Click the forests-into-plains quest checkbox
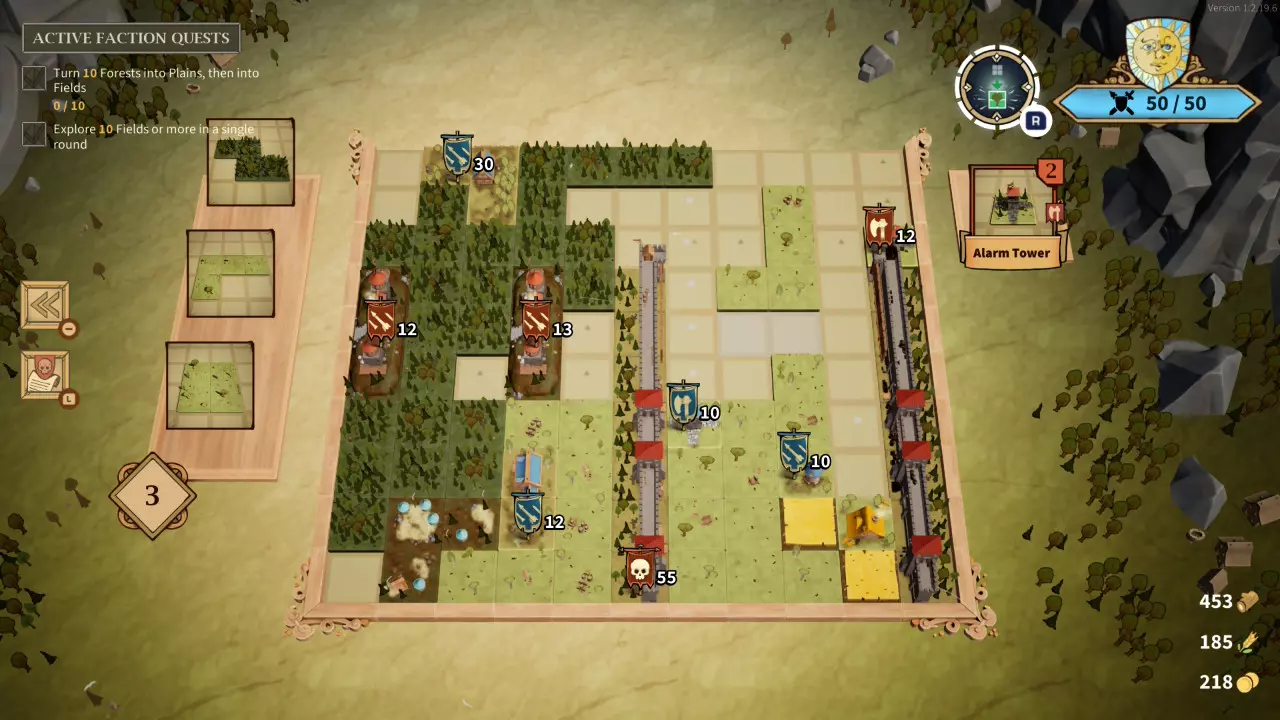Viewport: 1280px width, 720px height. click(x=35, y=78)
